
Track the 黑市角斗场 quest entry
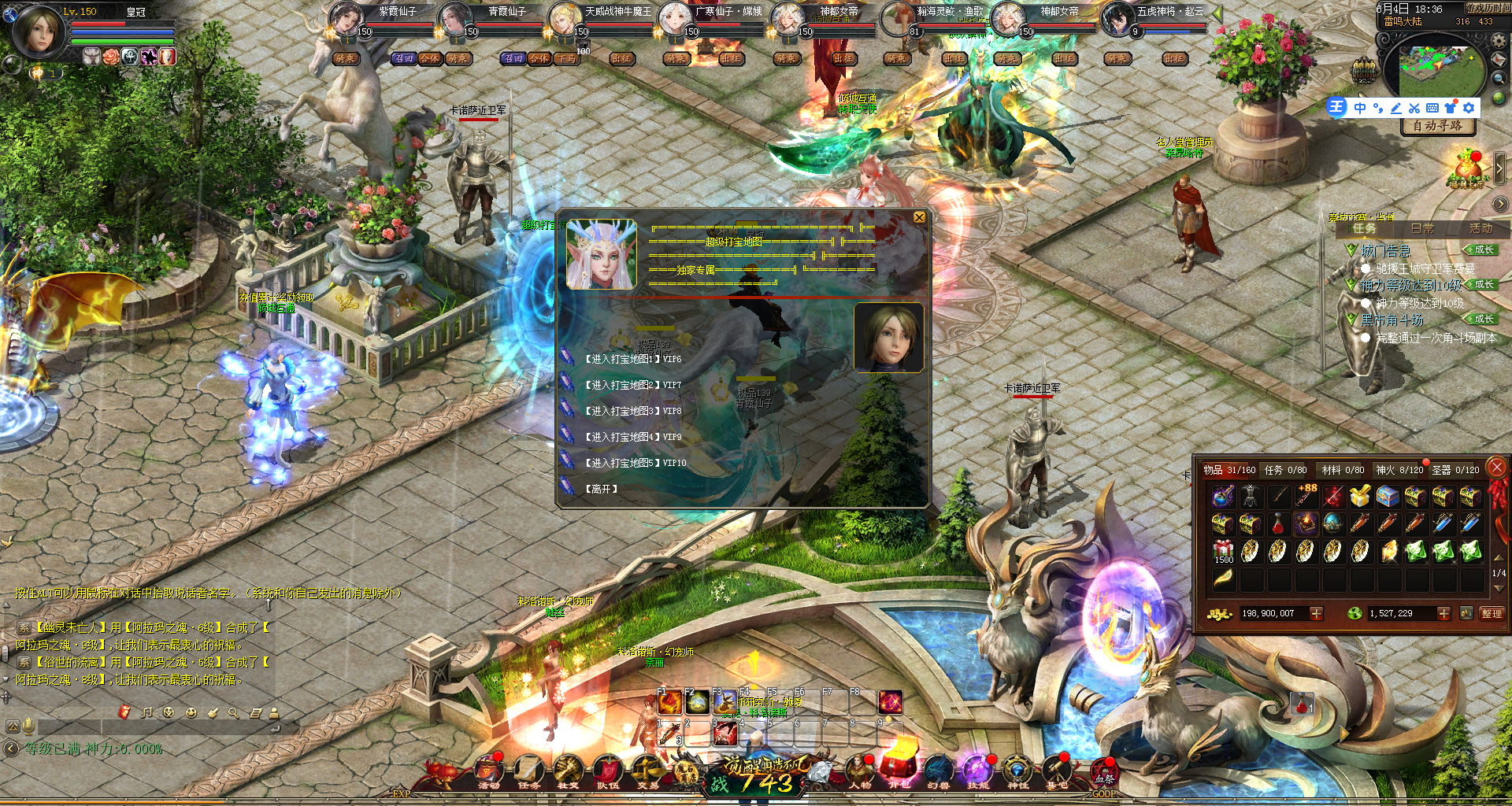click(x=1392, y=320)
